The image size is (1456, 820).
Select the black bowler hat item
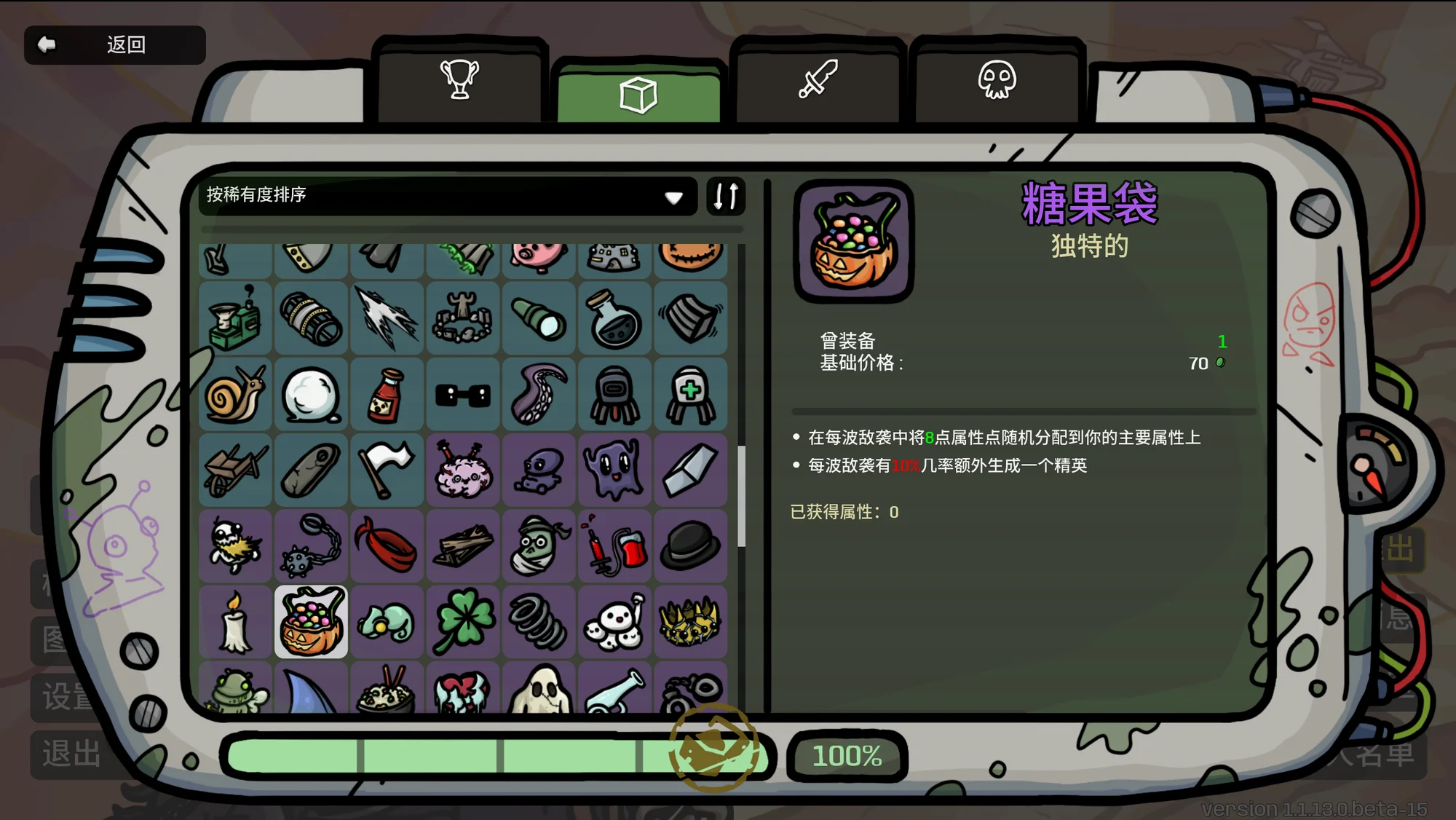(690, 546)
